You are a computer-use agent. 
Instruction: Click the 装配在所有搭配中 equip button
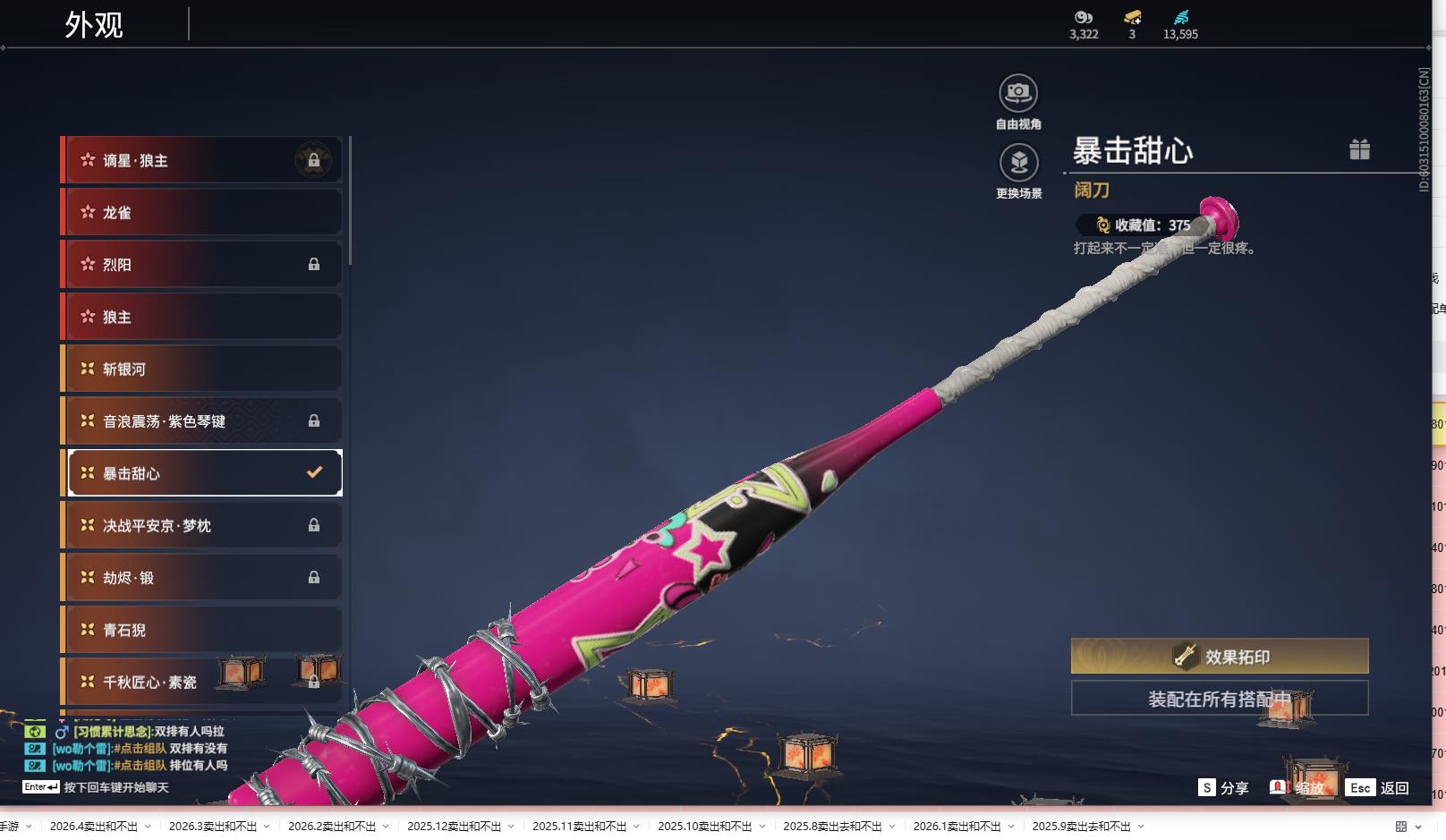click(x=1220, y=699)
